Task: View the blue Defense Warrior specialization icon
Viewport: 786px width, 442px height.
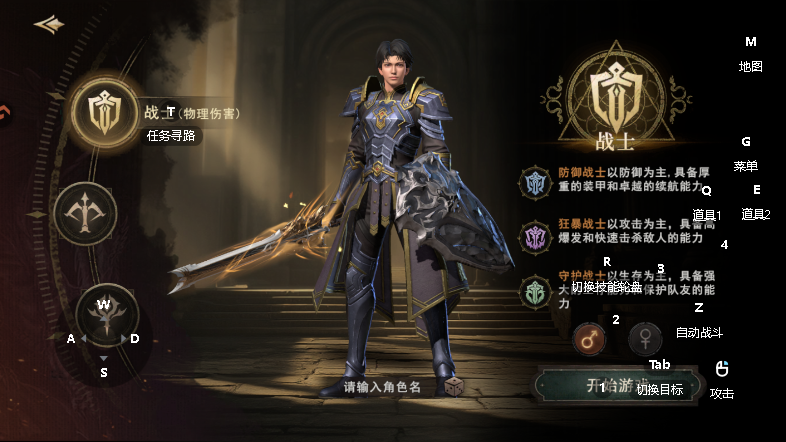Action: (x=535, y=182)
